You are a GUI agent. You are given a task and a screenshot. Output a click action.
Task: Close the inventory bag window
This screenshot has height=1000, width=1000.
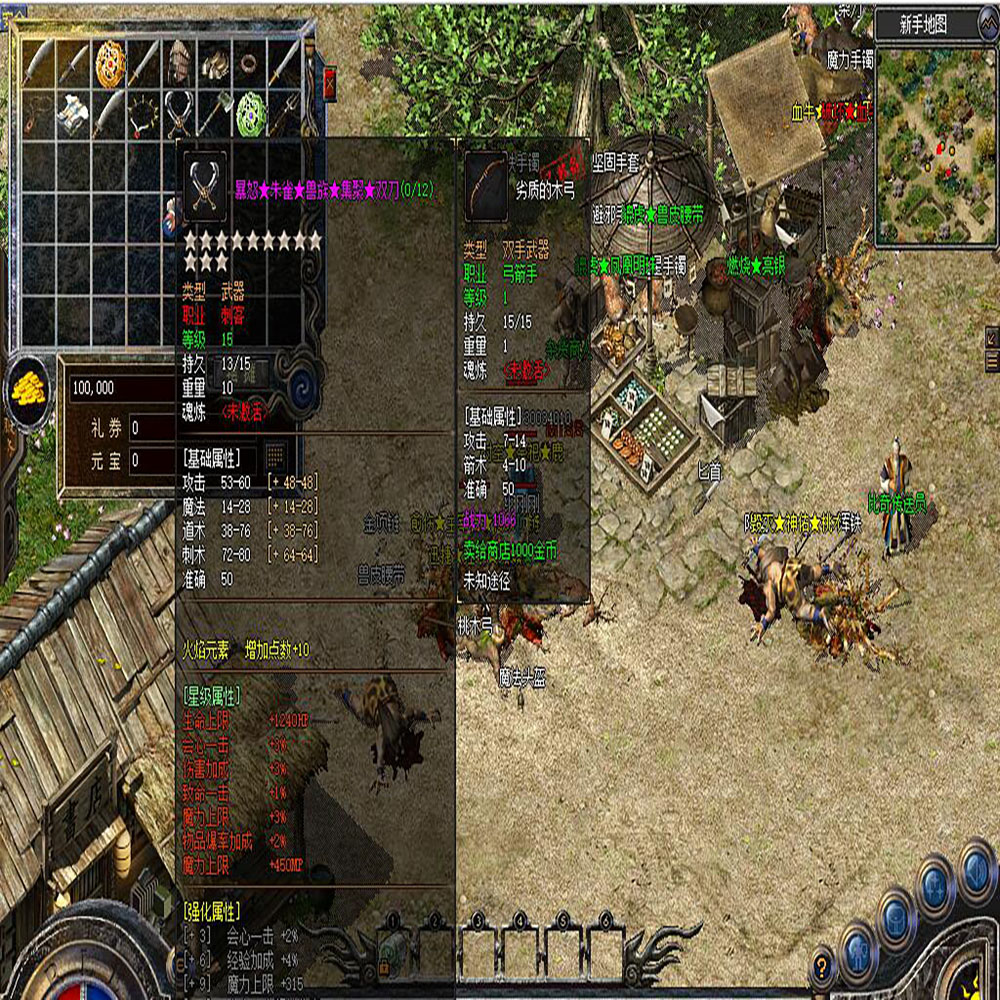pos(331,81)
